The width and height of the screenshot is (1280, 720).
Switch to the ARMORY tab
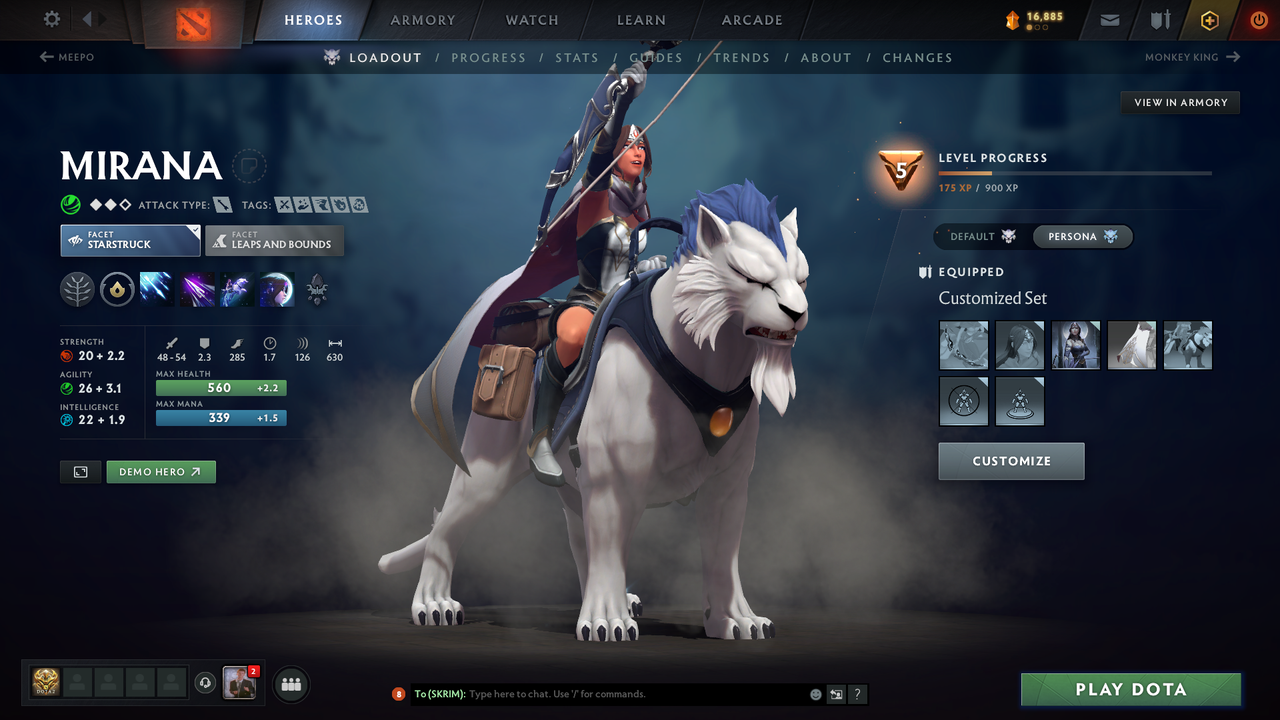[x=422, y=20]
